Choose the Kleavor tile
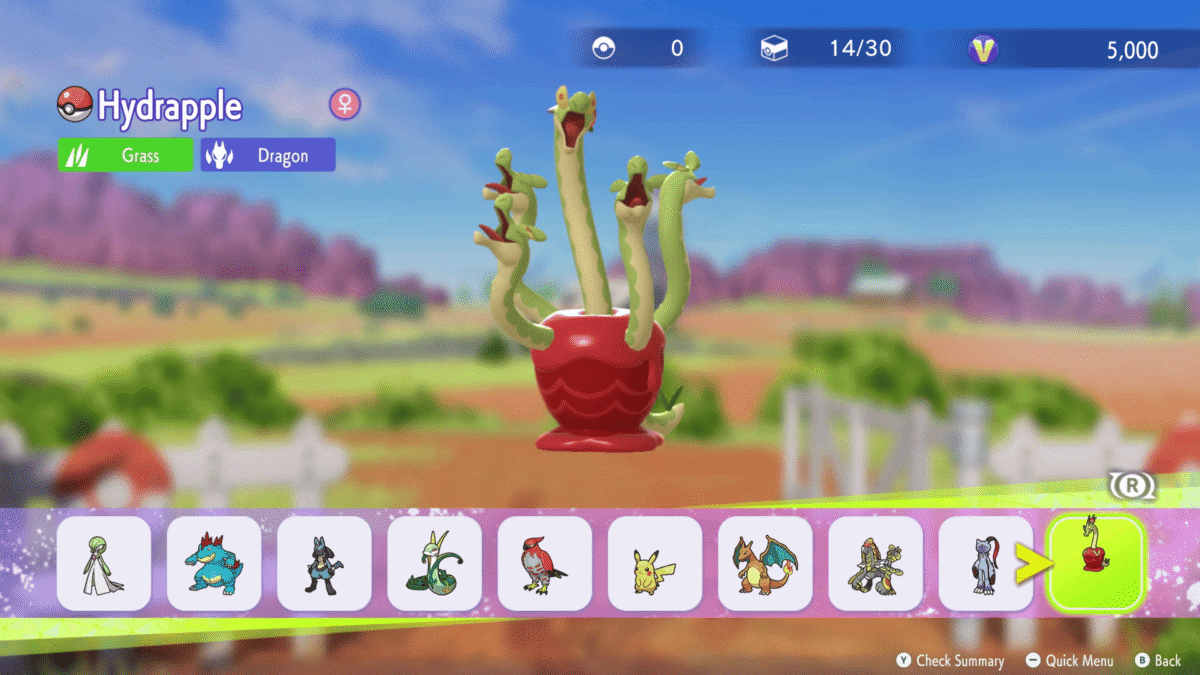The image size is (1200, 675). (875, 564)
